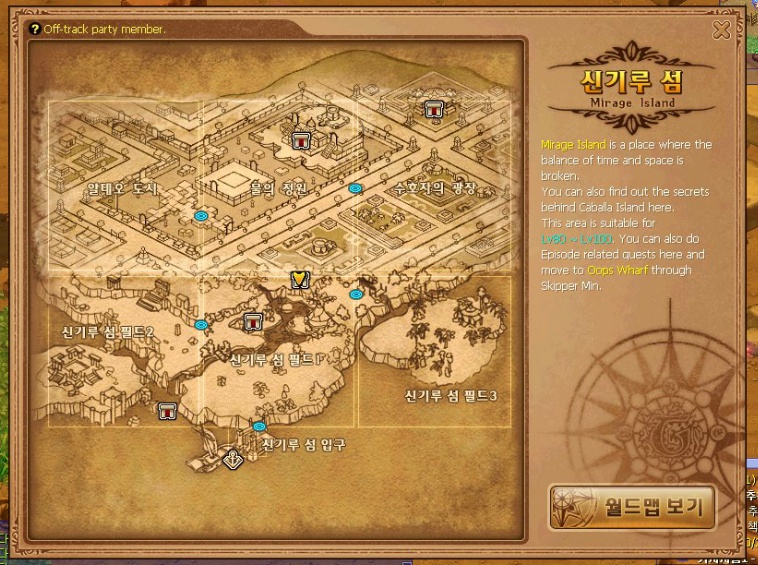Choose the 수호자의 광장 region label
Screen dimensions: 758x565
coord(434,188)
